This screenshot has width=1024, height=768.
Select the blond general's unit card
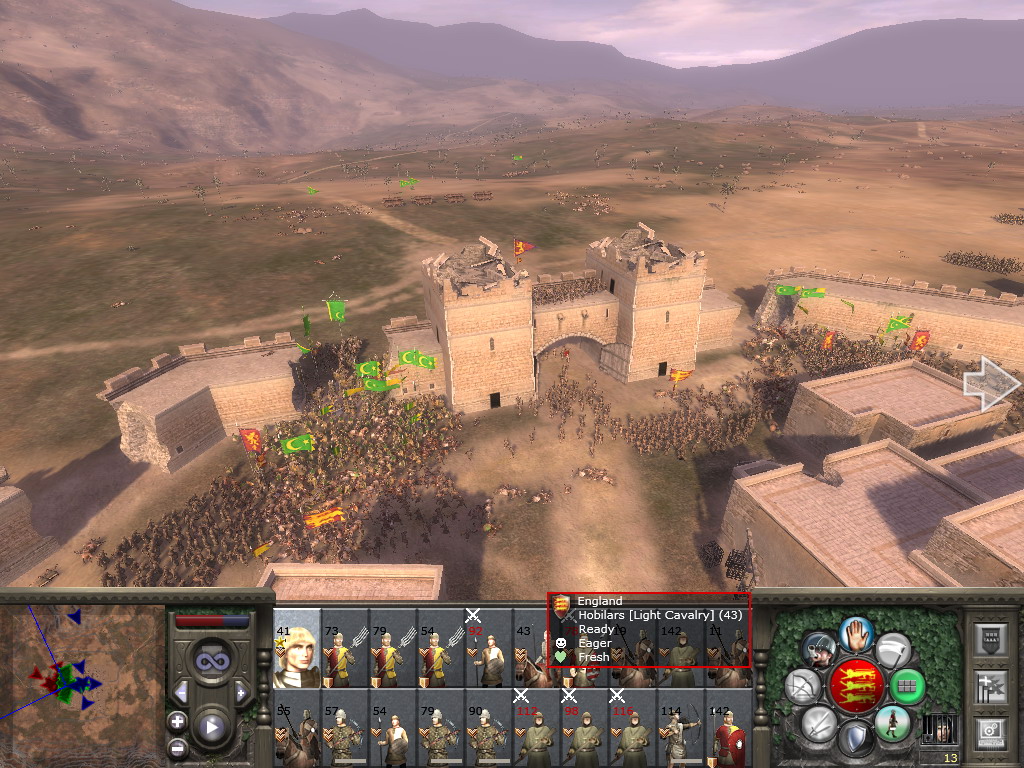297,647
